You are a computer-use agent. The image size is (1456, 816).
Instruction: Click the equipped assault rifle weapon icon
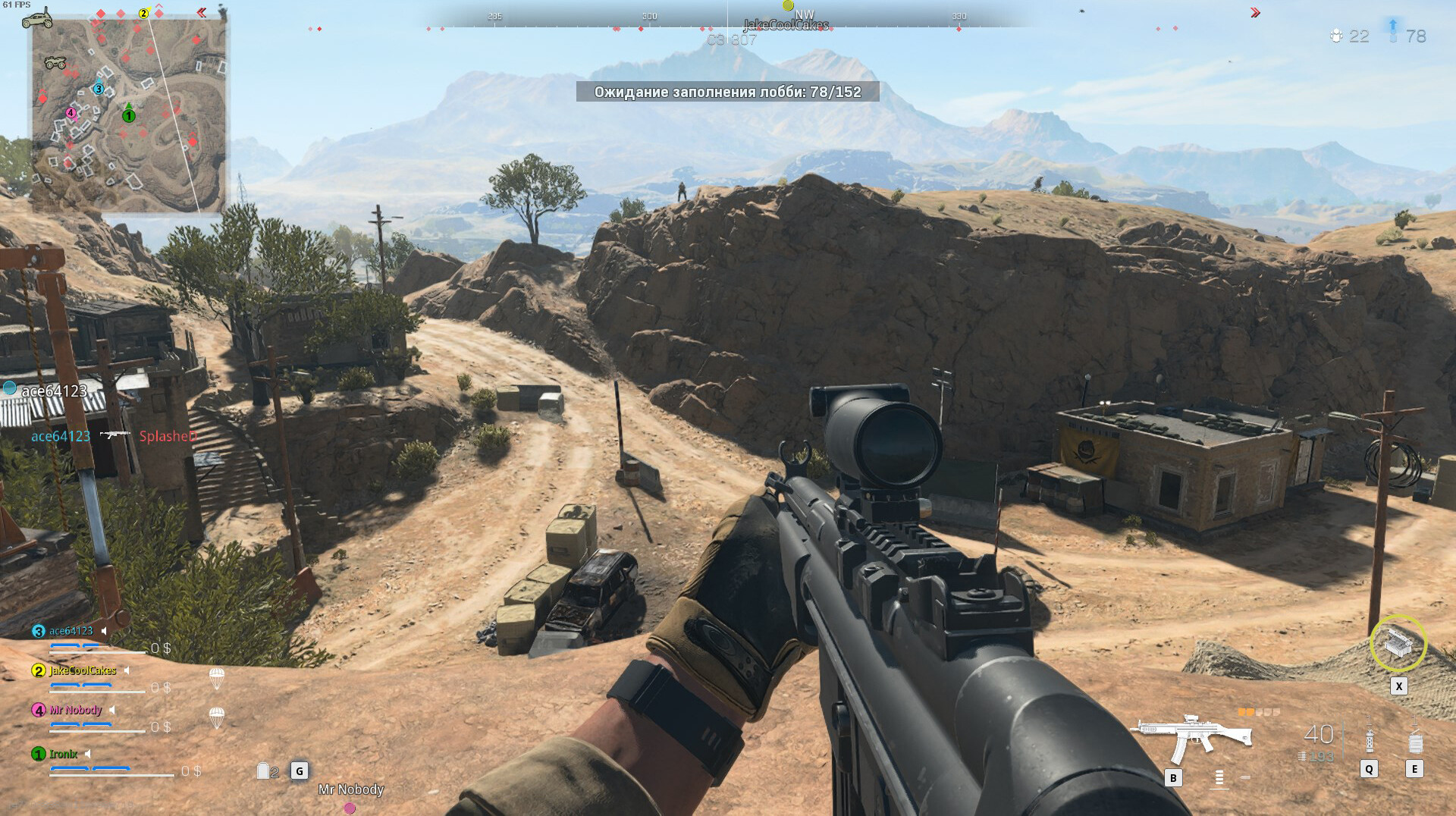pyautogui.click(x=1191, y=736)
